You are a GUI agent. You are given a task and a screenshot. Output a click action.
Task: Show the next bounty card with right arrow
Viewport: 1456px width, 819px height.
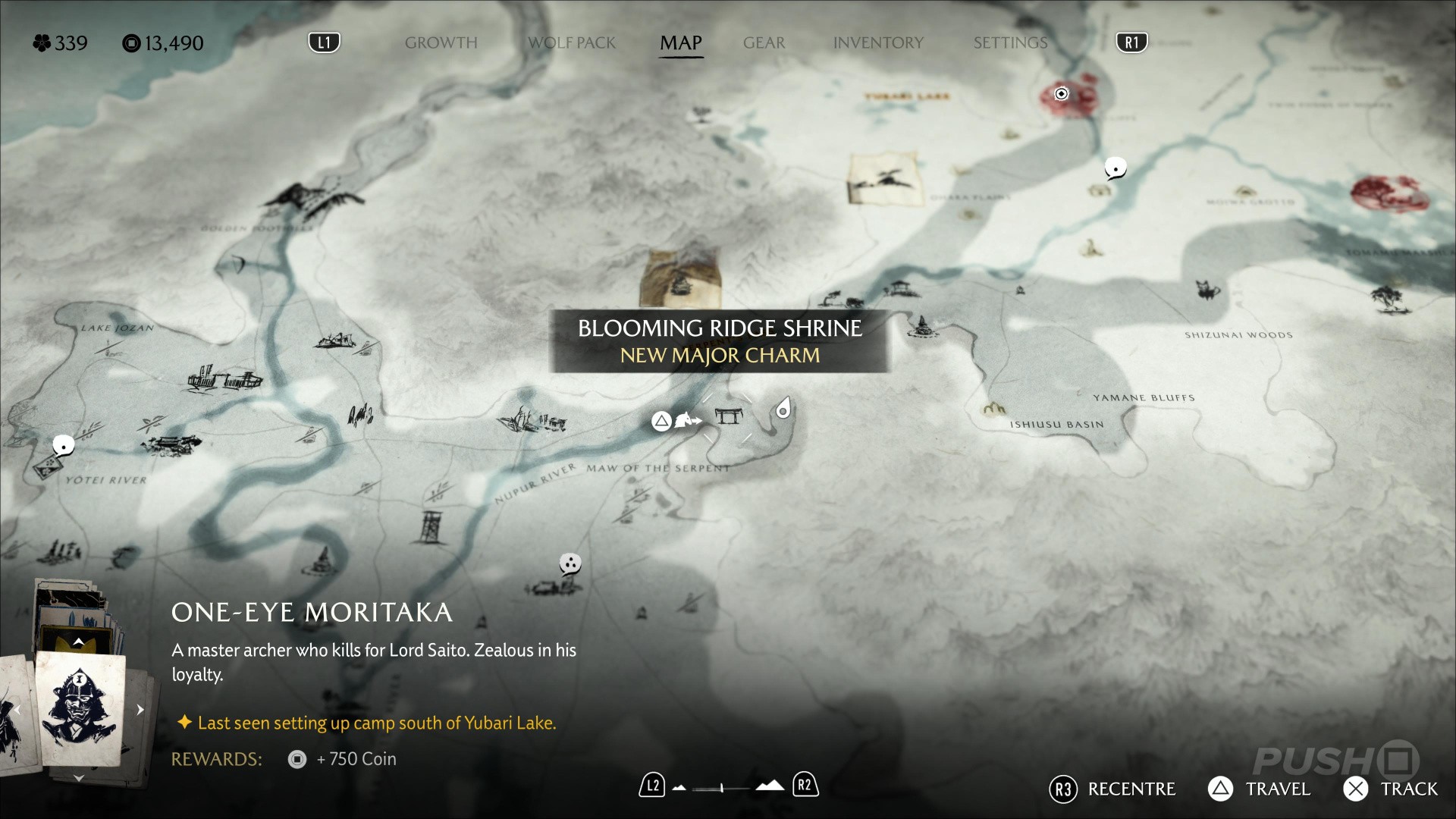pos(140,710)
